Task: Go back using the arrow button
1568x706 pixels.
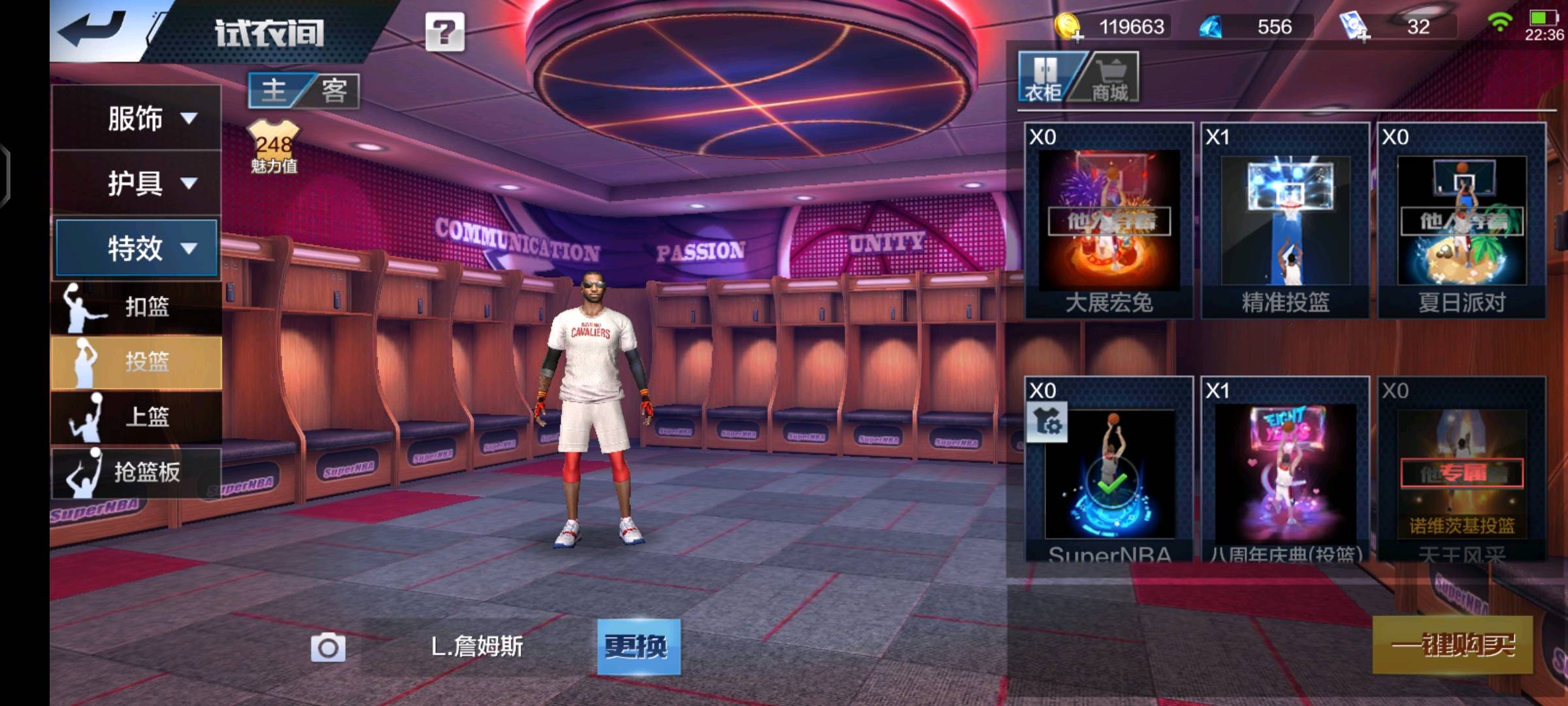Action: pyautogui.click(x=93, y=29)
